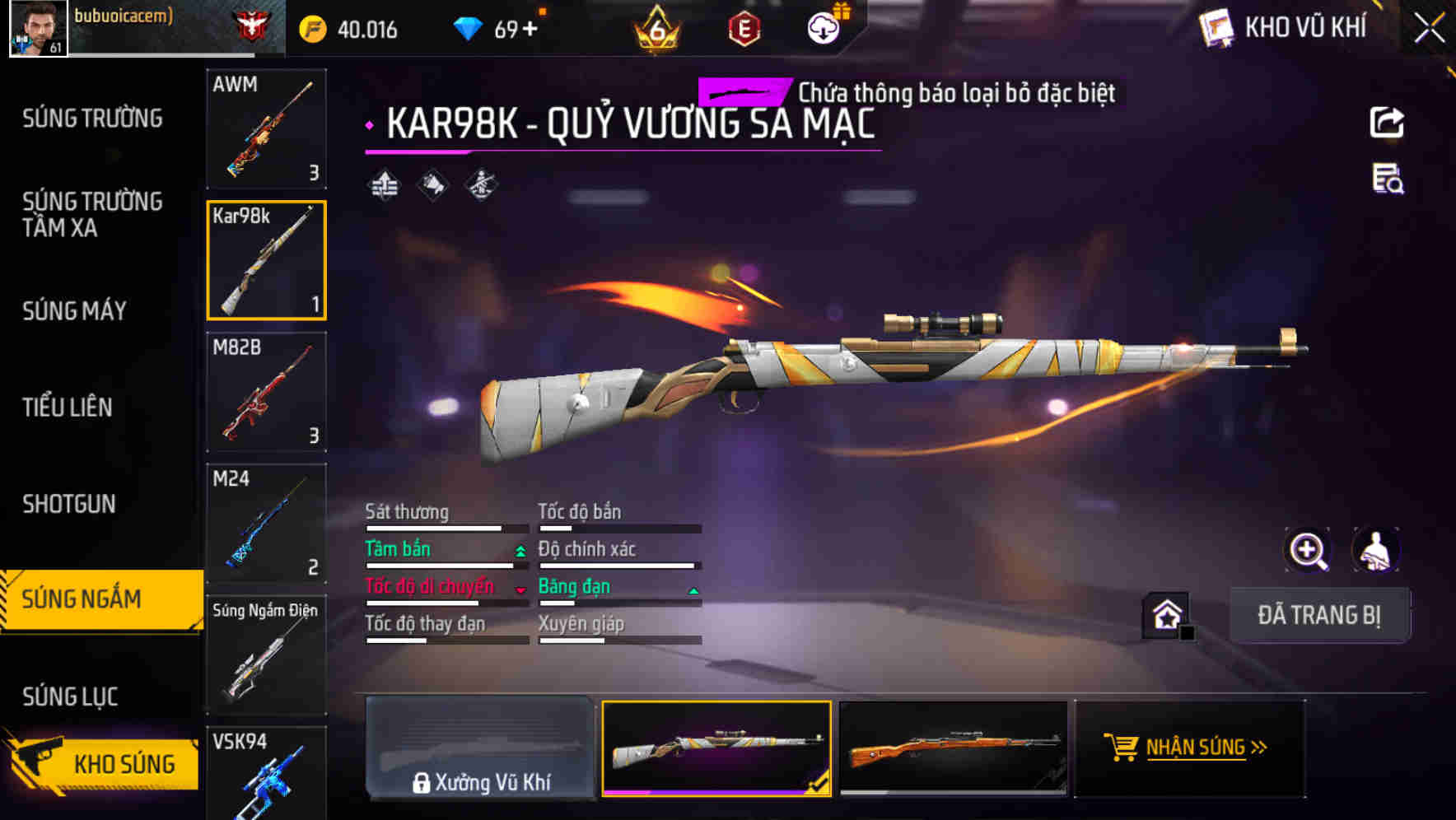Open the SHOTGUN weapons category
Screen dimensions: 1456x820
[x=70, y=504]
